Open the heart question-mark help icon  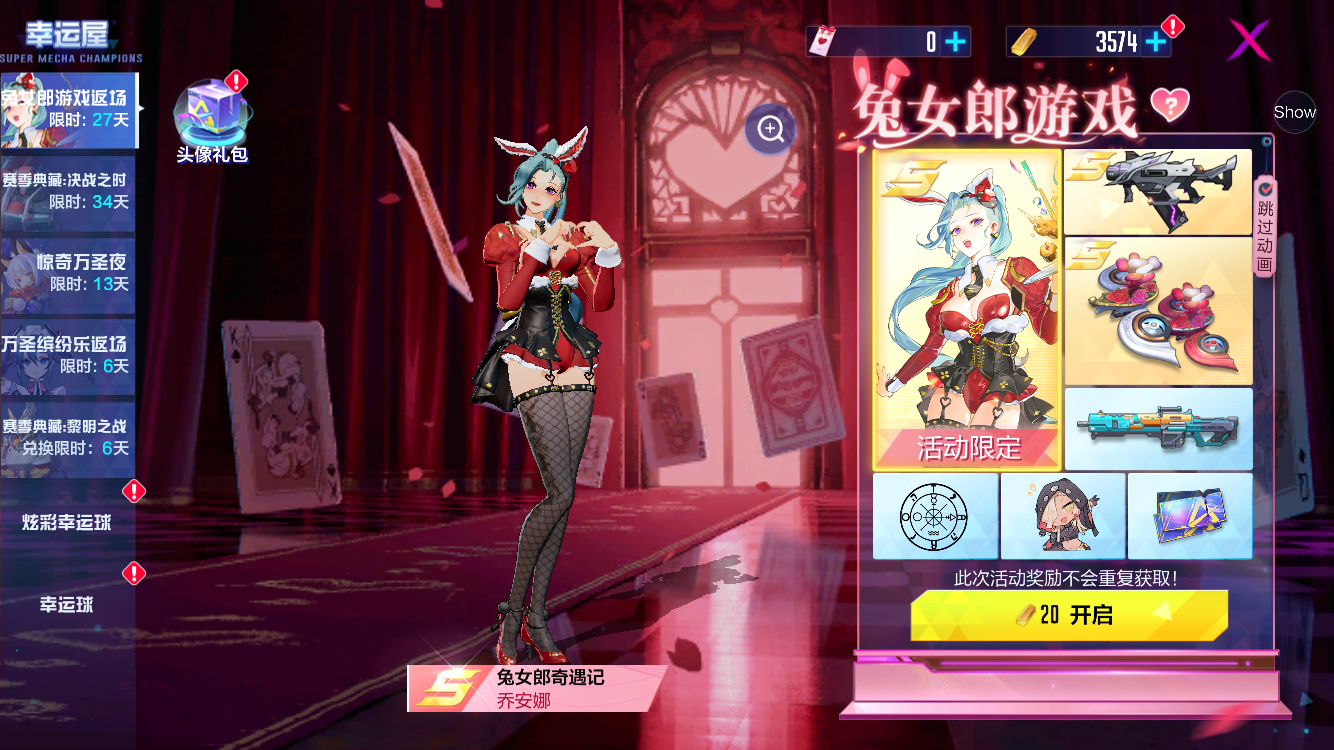[x=1172, y=104]
